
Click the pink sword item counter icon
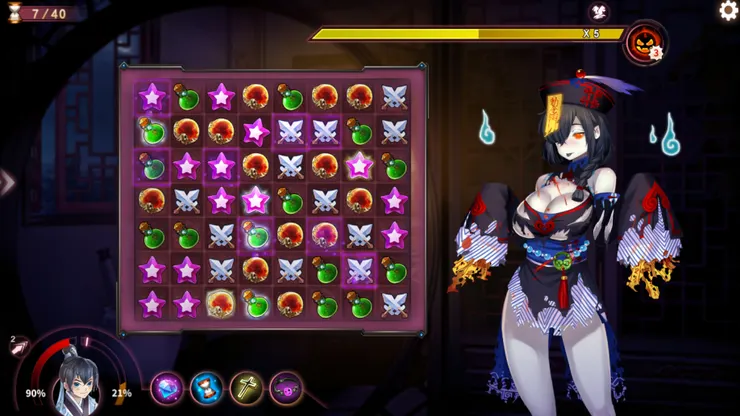coord(20,348)
